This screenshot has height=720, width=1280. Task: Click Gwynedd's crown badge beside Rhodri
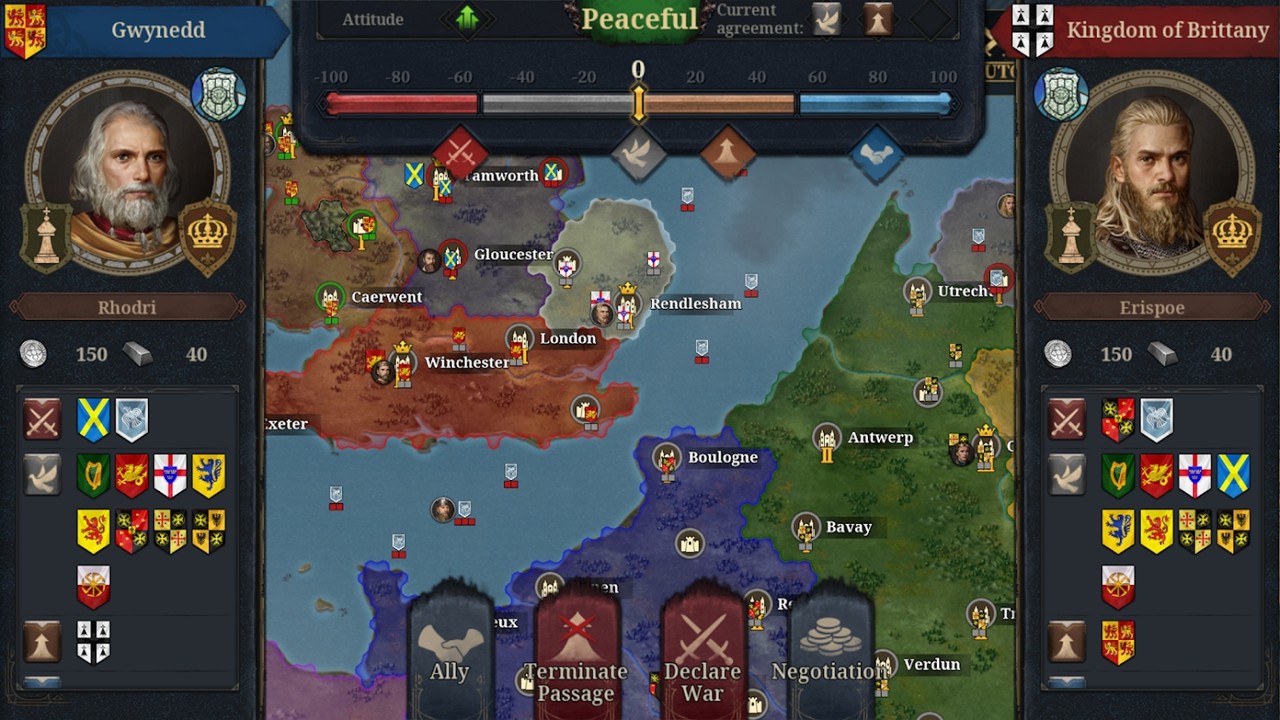[x=208, y=236]
